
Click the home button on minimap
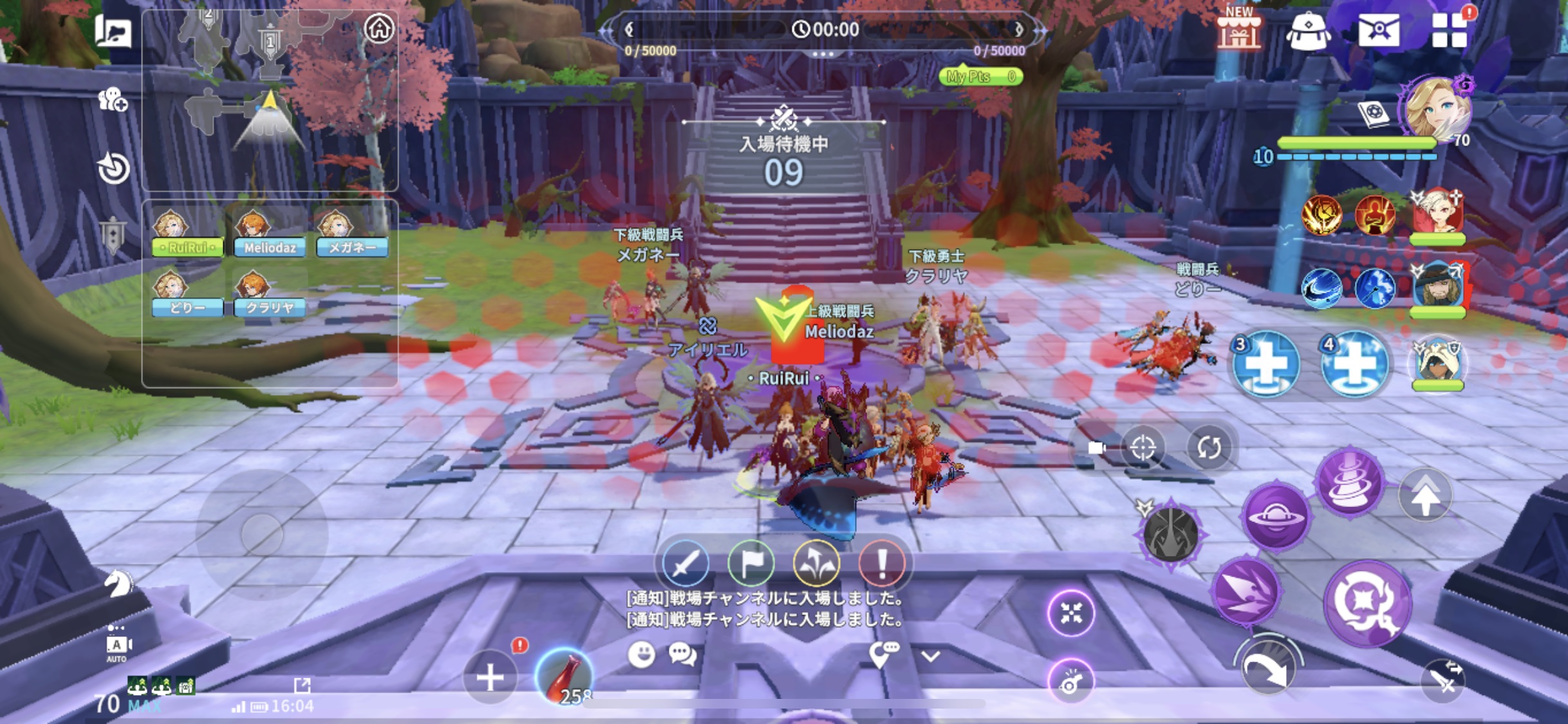[x=379, y=28]
